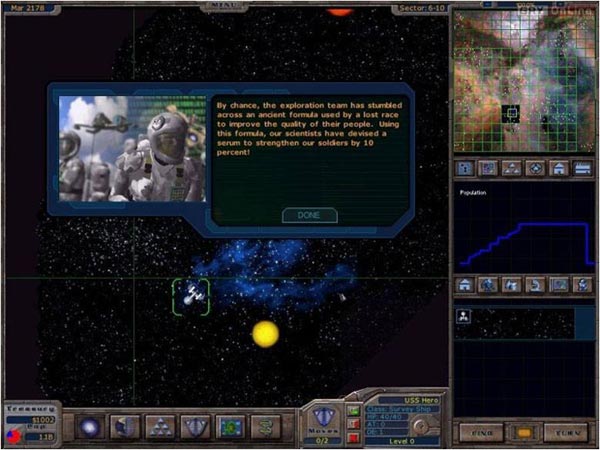End the turn with the TURN button
This screenshot has height=450, width=600.
(566, 434)
